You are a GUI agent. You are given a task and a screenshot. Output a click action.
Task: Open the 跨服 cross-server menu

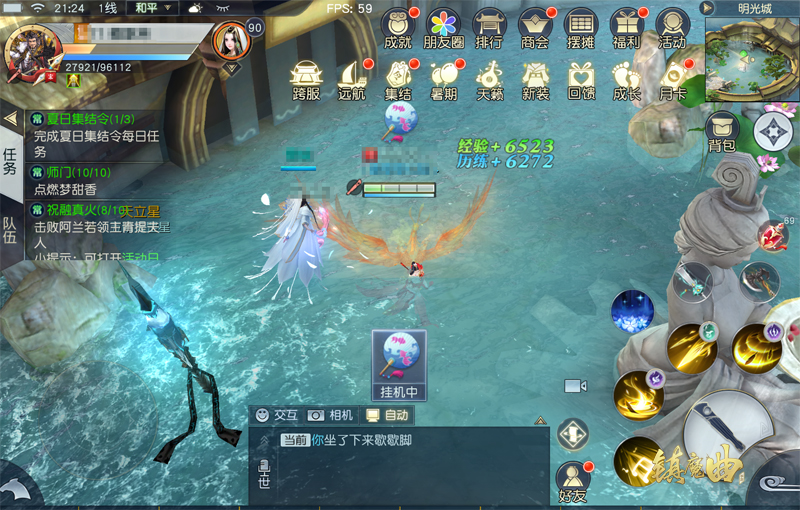click(x=306, y=80)
